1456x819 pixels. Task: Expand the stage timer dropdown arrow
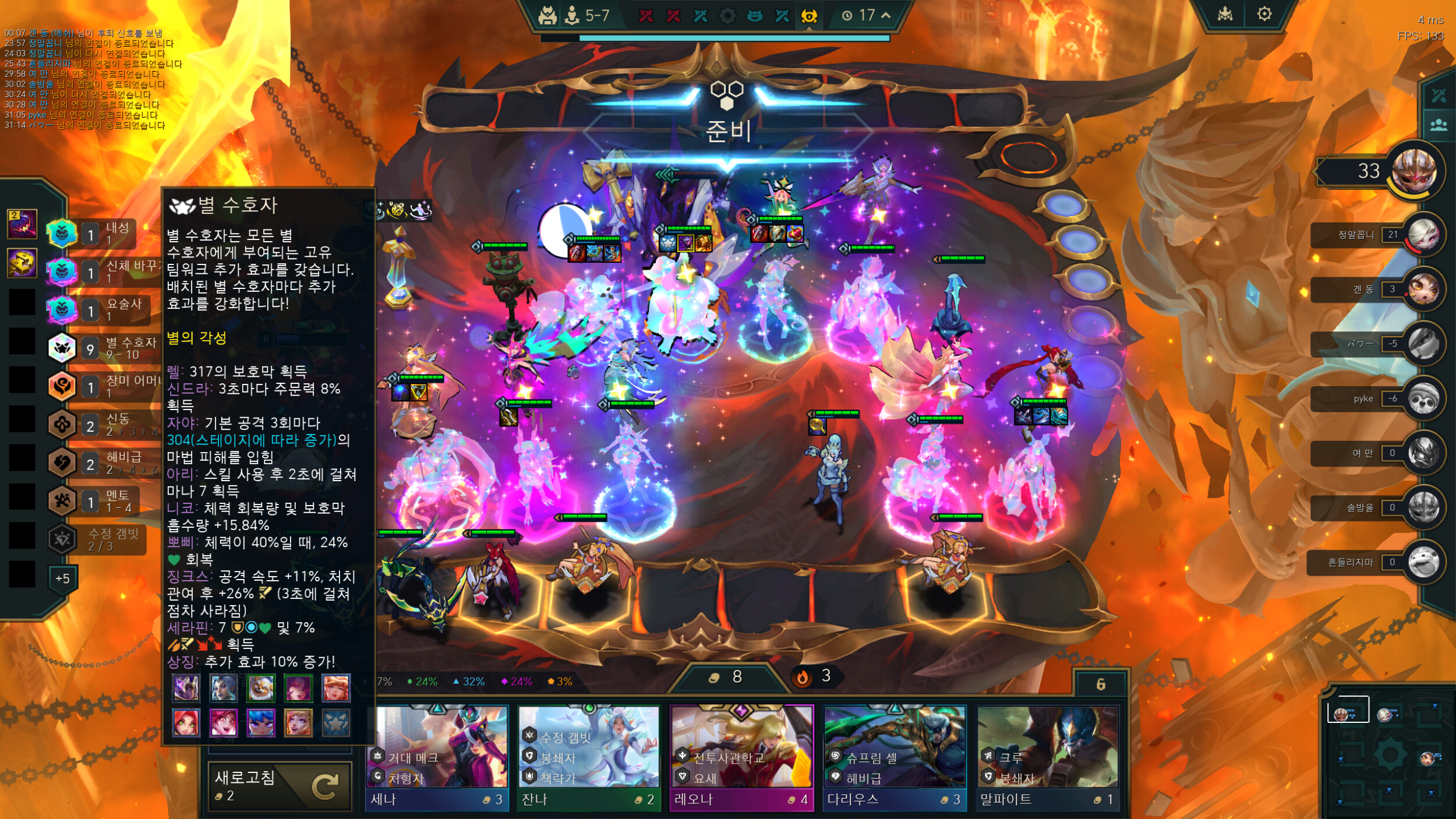click(x=886, y=16)
